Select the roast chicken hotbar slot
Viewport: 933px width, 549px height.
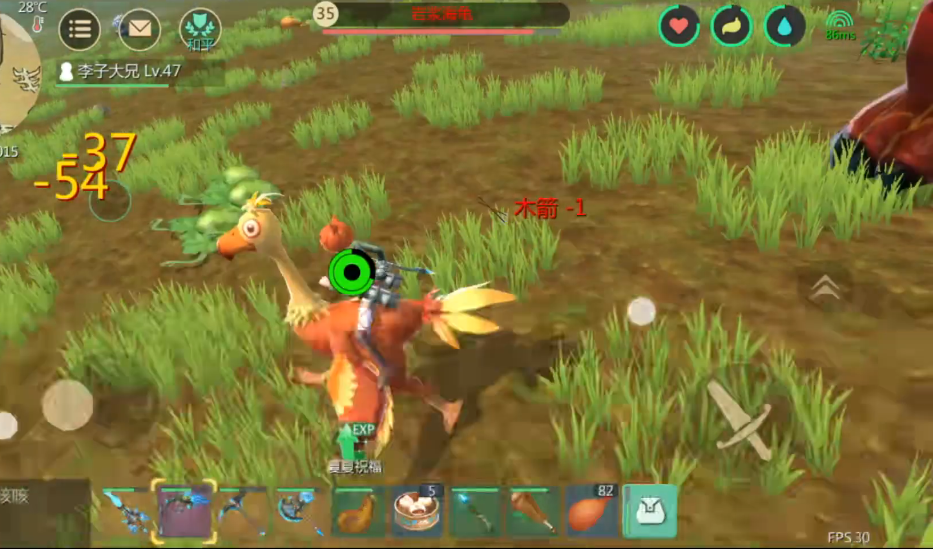(x=358, y=512)
